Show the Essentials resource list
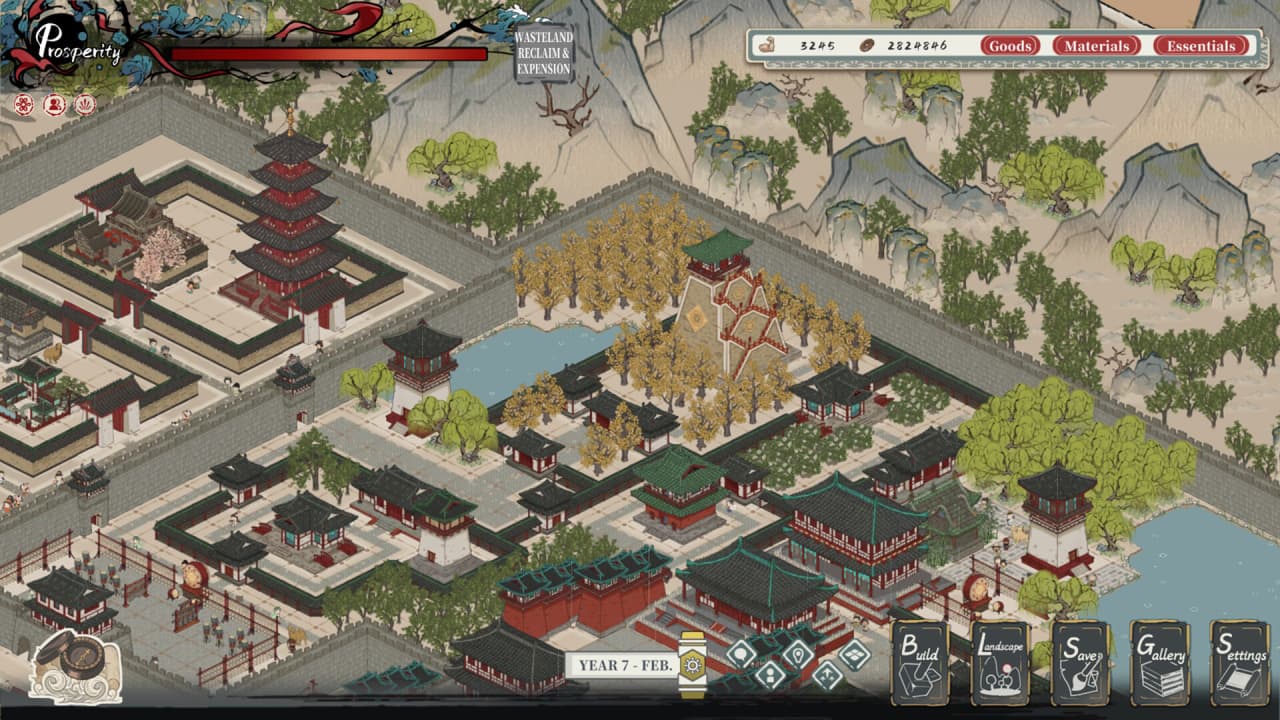This screenshot has width=1280, height=720. click(x=1200, y=46)
